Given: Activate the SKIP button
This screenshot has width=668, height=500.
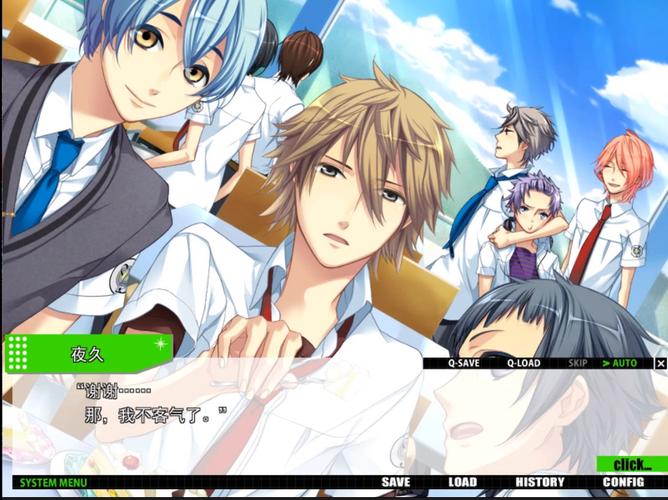Looking at the screenshot, I should click(578, 363).
